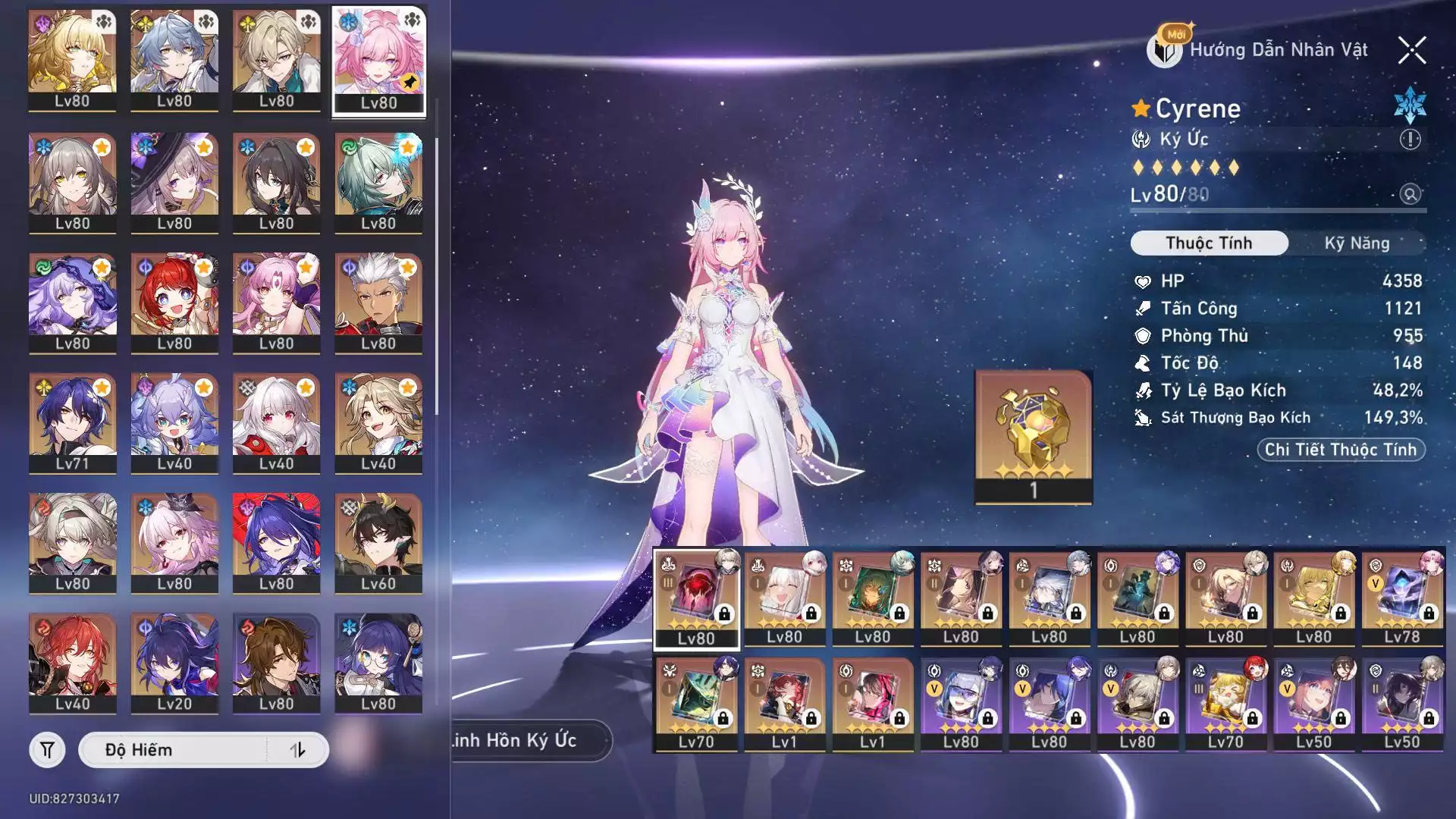Screen dimensions: 1456x819
Task: Choose the first Lv80 red light cone
Action: [x=696, y=599]
